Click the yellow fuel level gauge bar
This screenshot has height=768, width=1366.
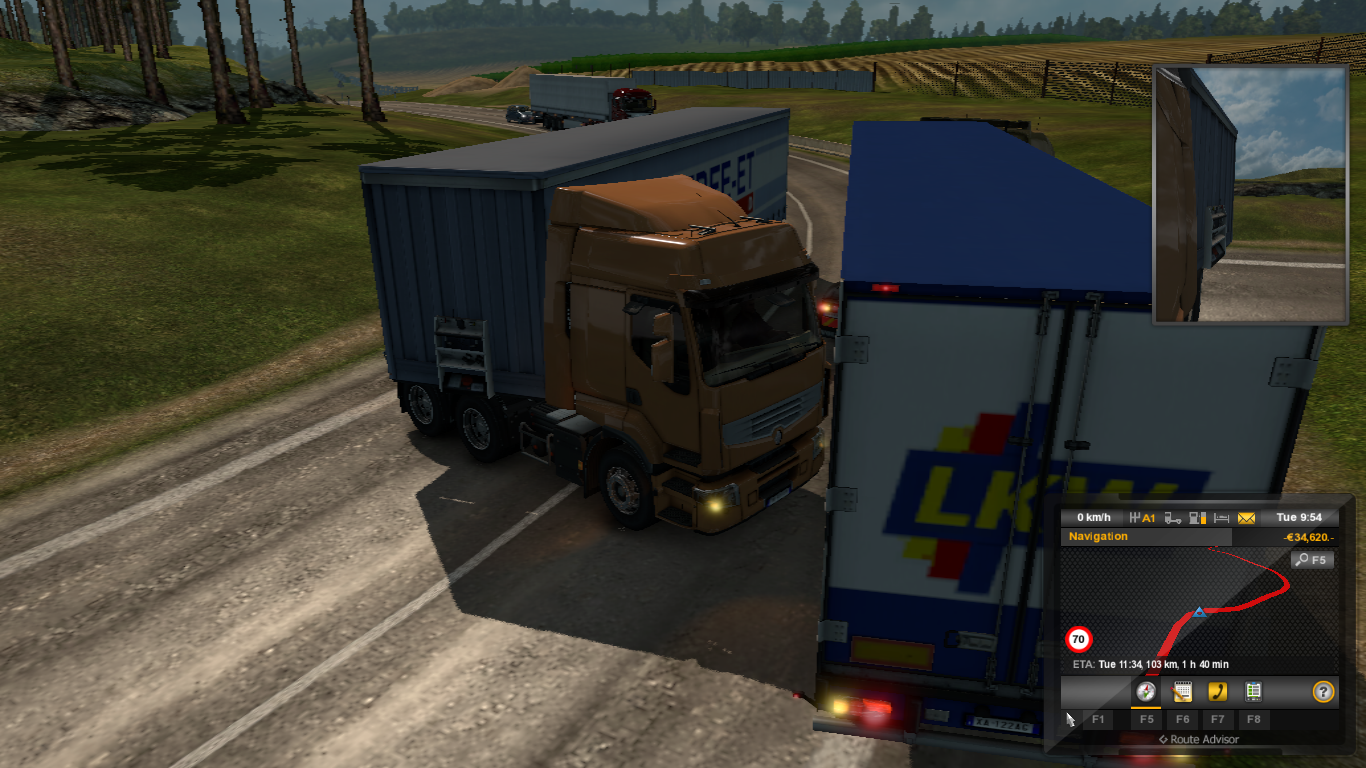(1204, 518)
